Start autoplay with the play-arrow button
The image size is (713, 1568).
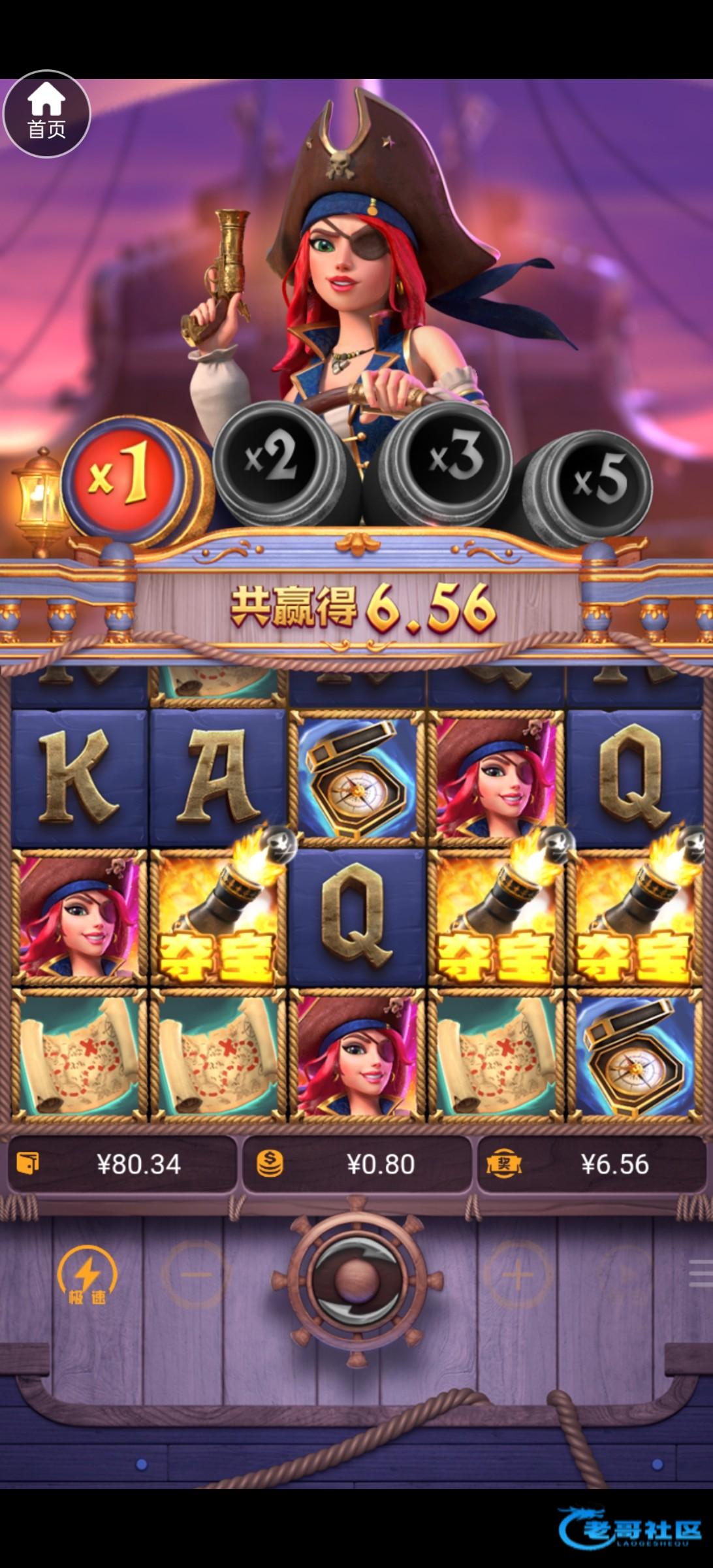pos(625,1274)
